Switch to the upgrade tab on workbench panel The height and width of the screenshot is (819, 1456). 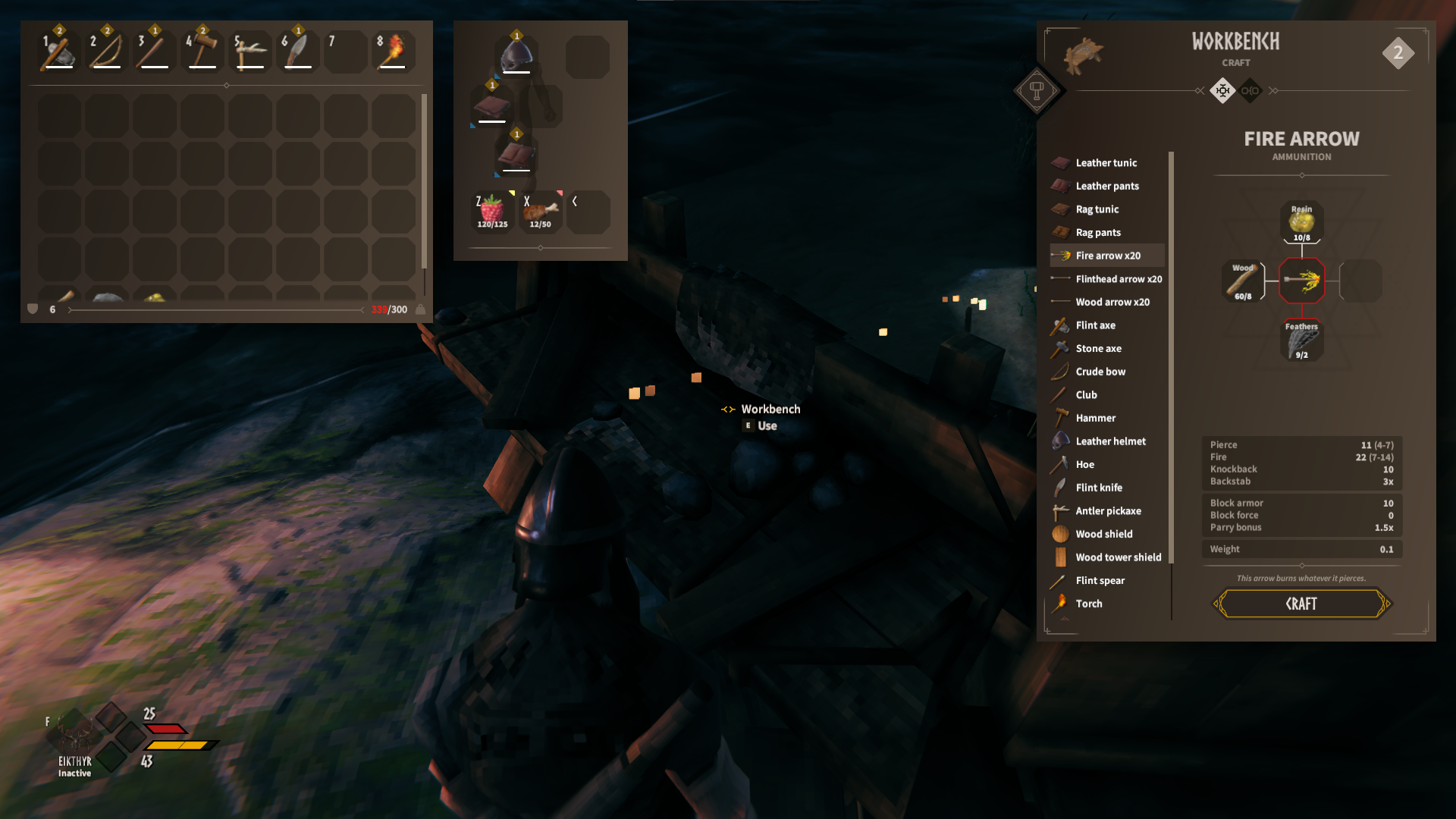coord(1251,91)
